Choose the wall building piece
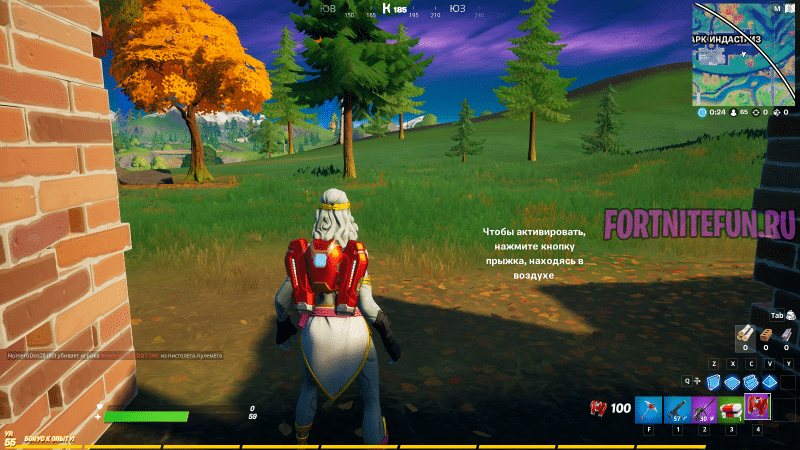 click(x=713, y=382)
